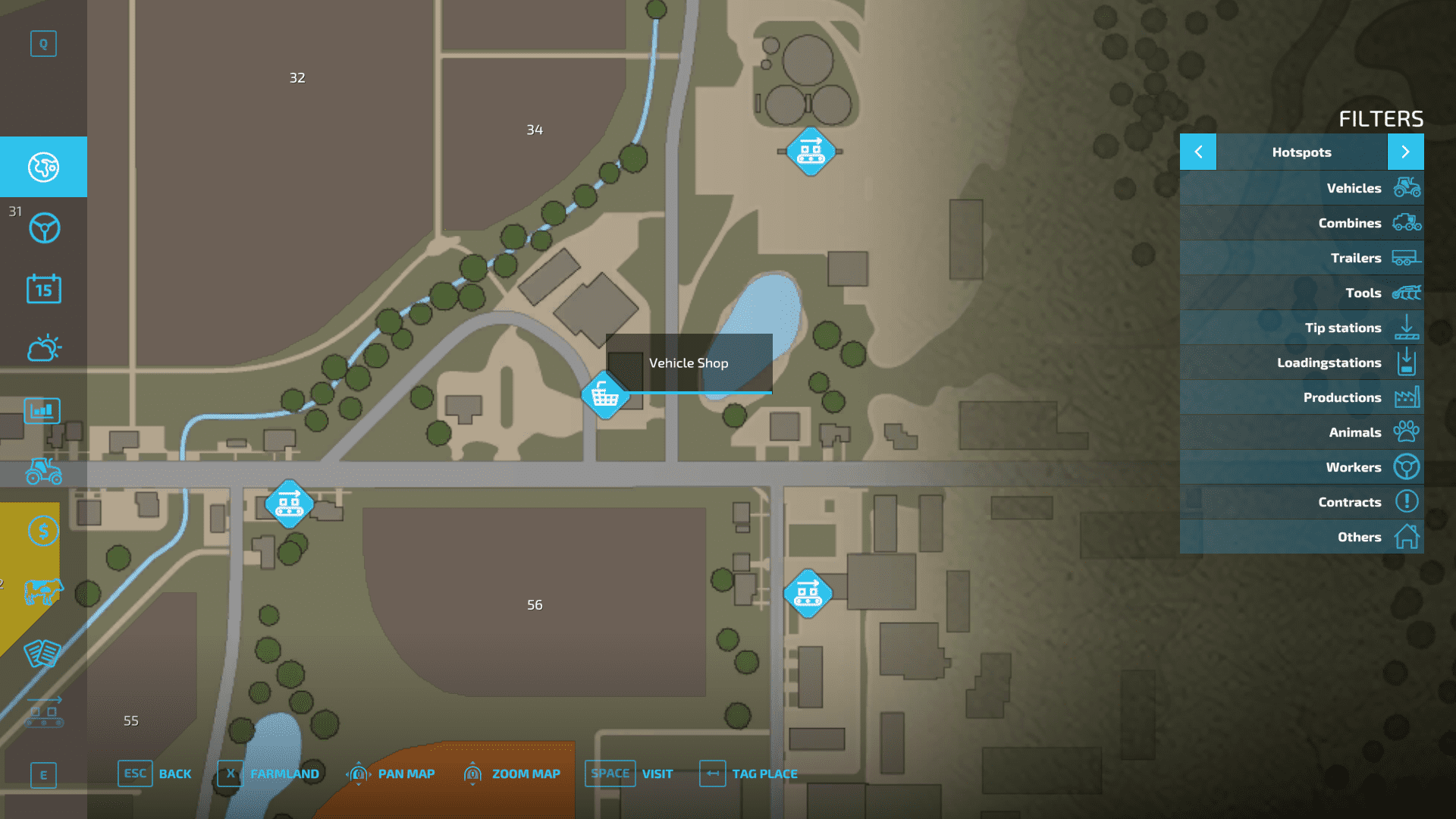
Task: Toggle the Vehicles filter
Action: tap(1301, 188)
